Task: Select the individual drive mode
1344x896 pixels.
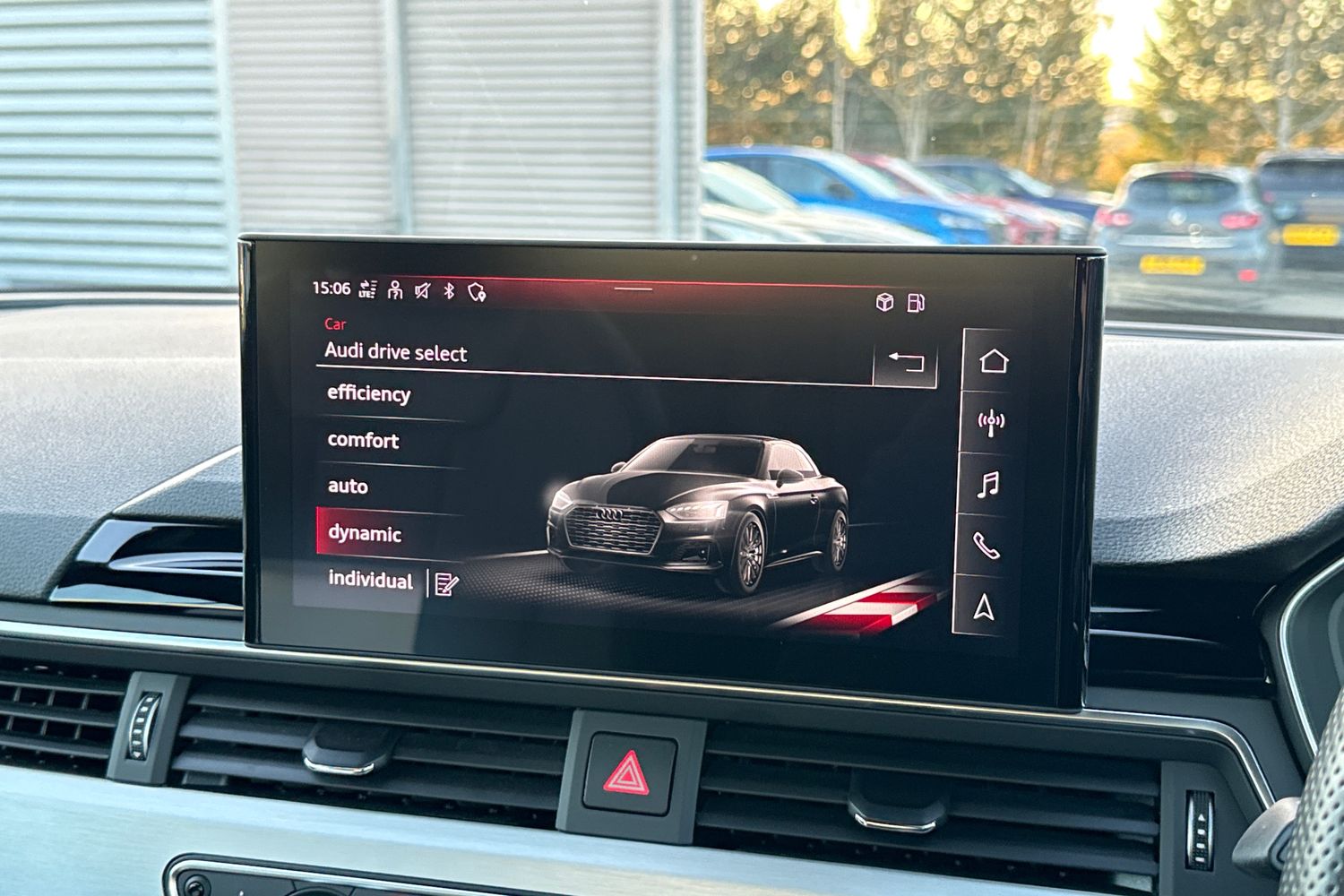Action: (x=370, y=582)
